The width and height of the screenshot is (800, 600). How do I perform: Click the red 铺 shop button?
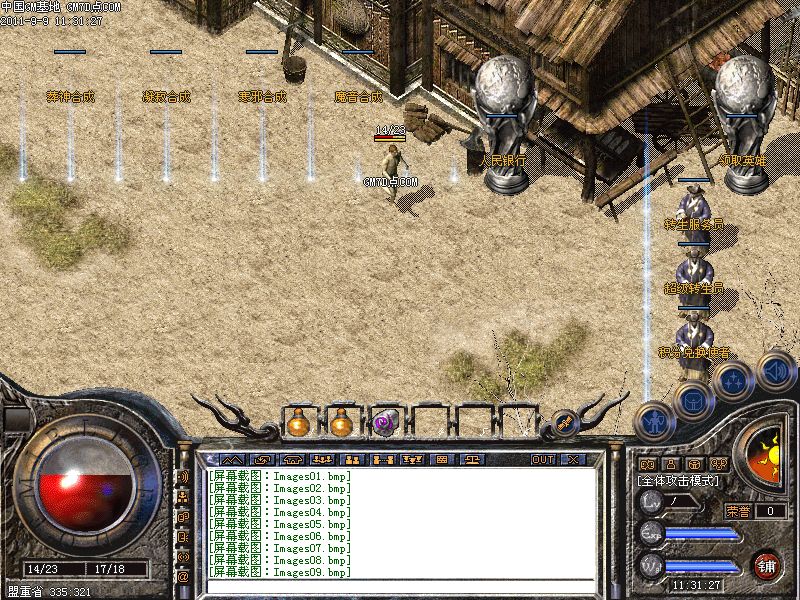point(768,565)
